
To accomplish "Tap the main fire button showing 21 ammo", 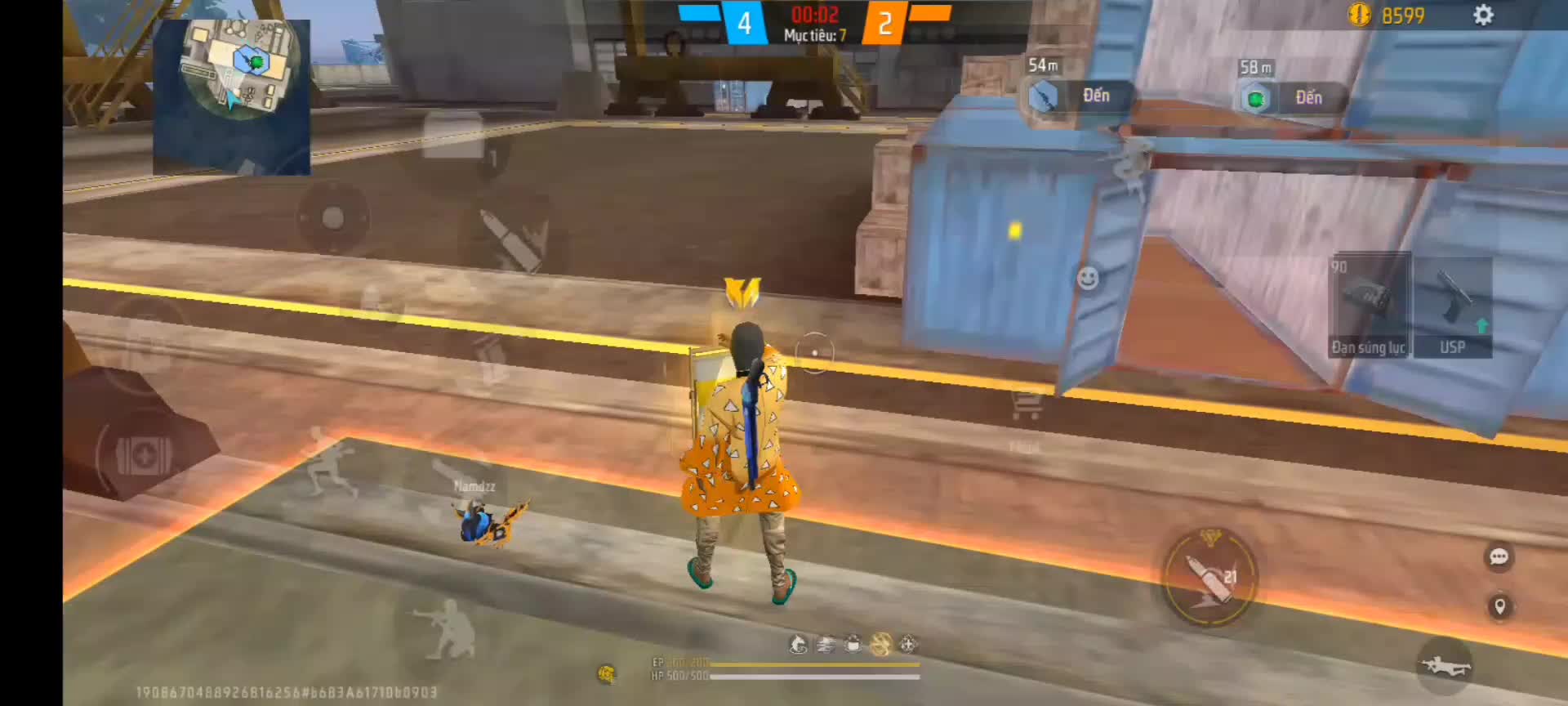I will pyautogui.click(x=1209, y=578).
